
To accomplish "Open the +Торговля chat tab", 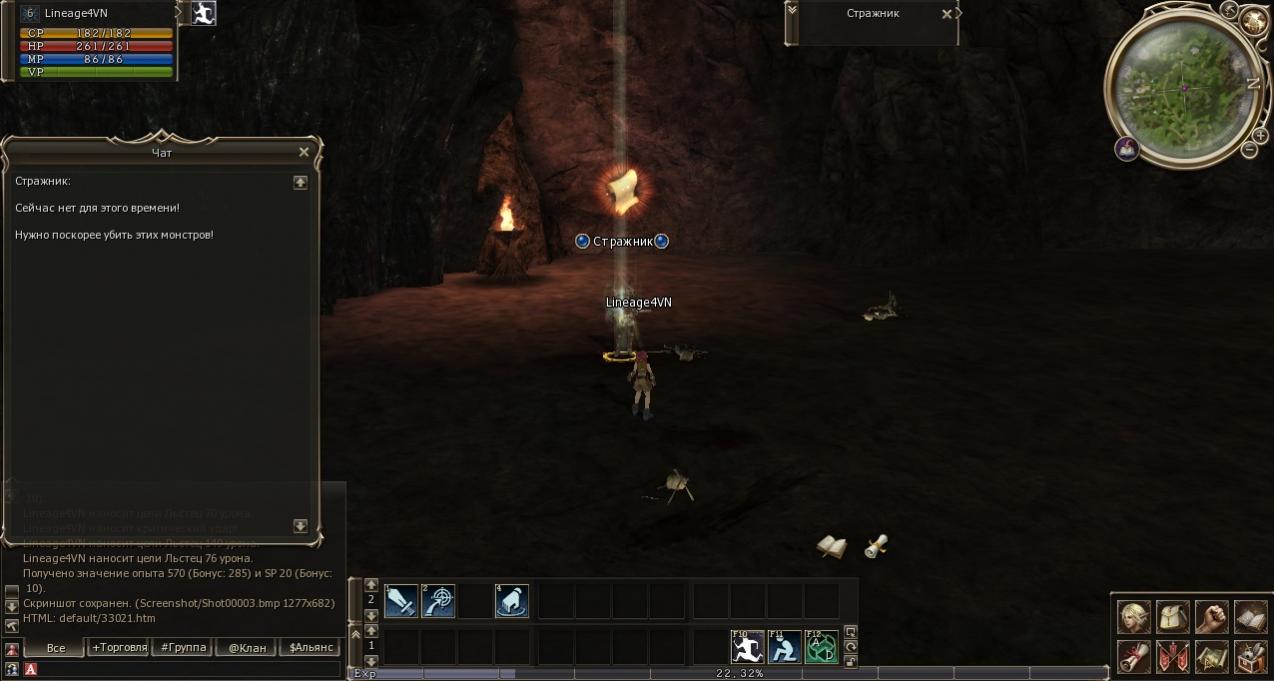I will pyautogui.click(x=119, y=648).
